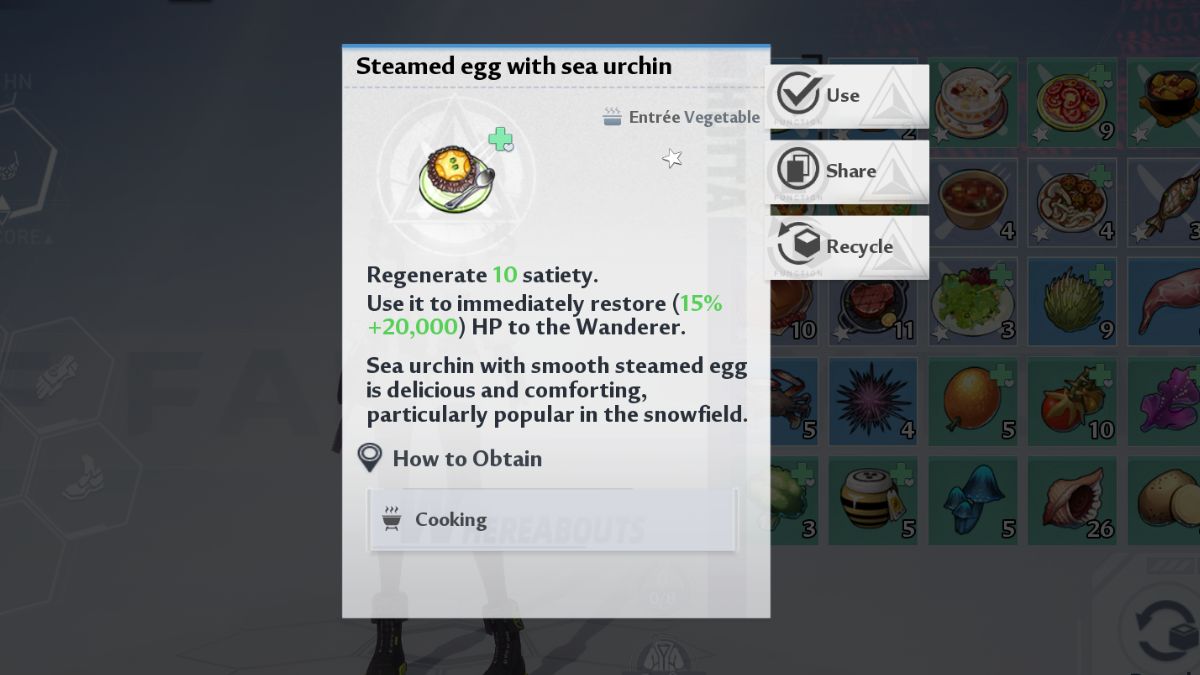
Task: Select the red soup bowl slot
Action: [x=972, y=201]
